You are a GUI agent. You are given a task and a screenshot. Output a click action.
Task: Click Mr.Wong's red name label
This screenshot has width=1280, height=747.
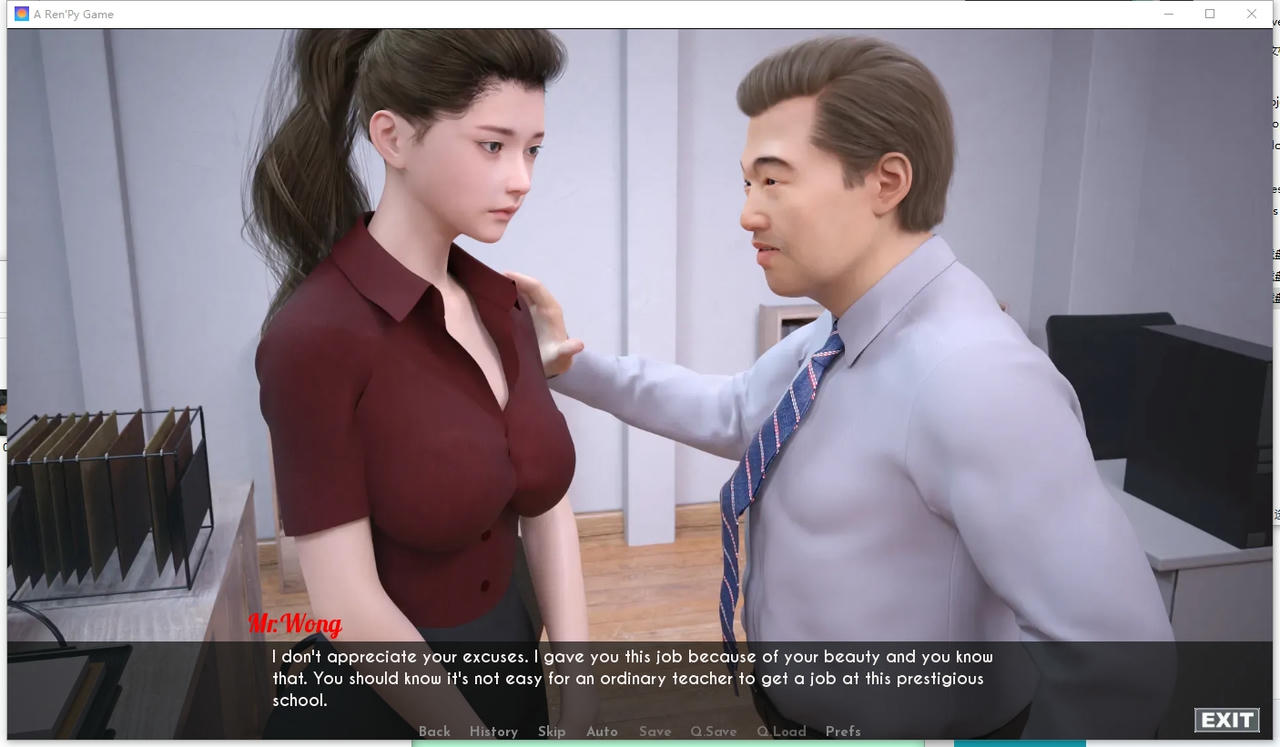point(294,625)
